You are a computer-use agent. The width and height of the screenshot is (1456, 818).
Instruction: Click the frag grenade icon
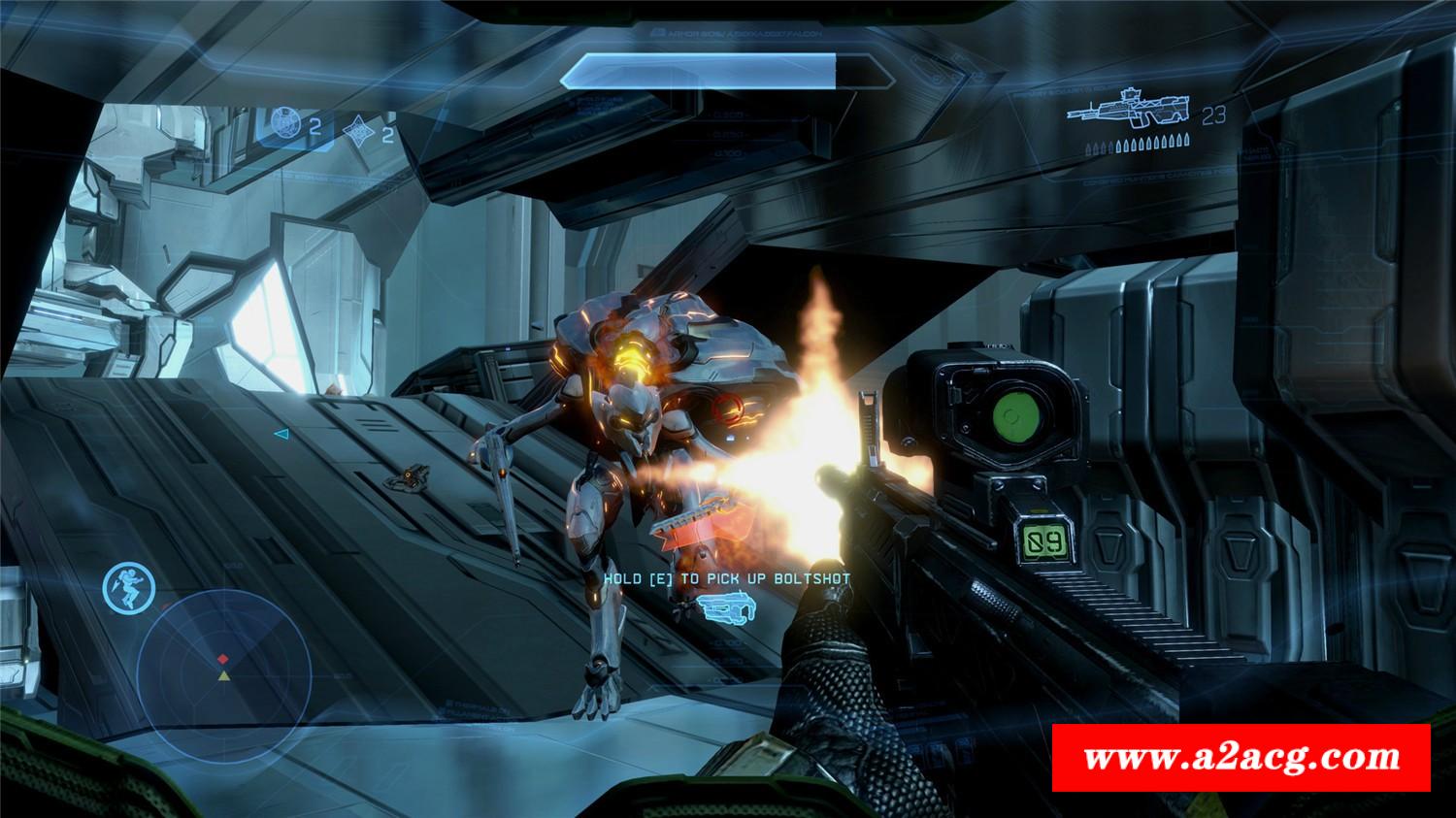(284, 121)
